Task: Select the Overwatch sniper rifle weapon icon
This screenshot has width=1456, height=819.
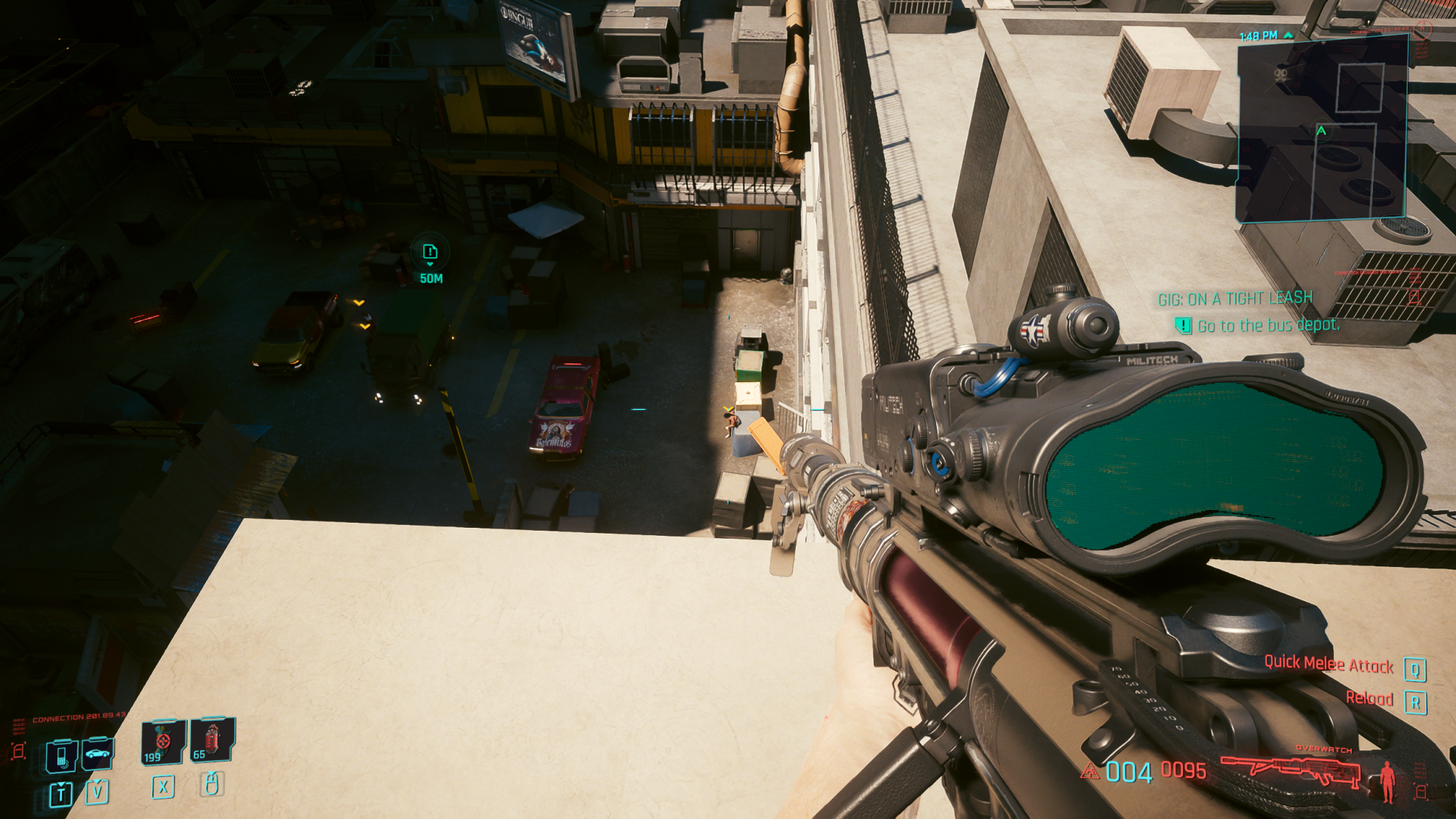Action: (x=1290, y=770)
